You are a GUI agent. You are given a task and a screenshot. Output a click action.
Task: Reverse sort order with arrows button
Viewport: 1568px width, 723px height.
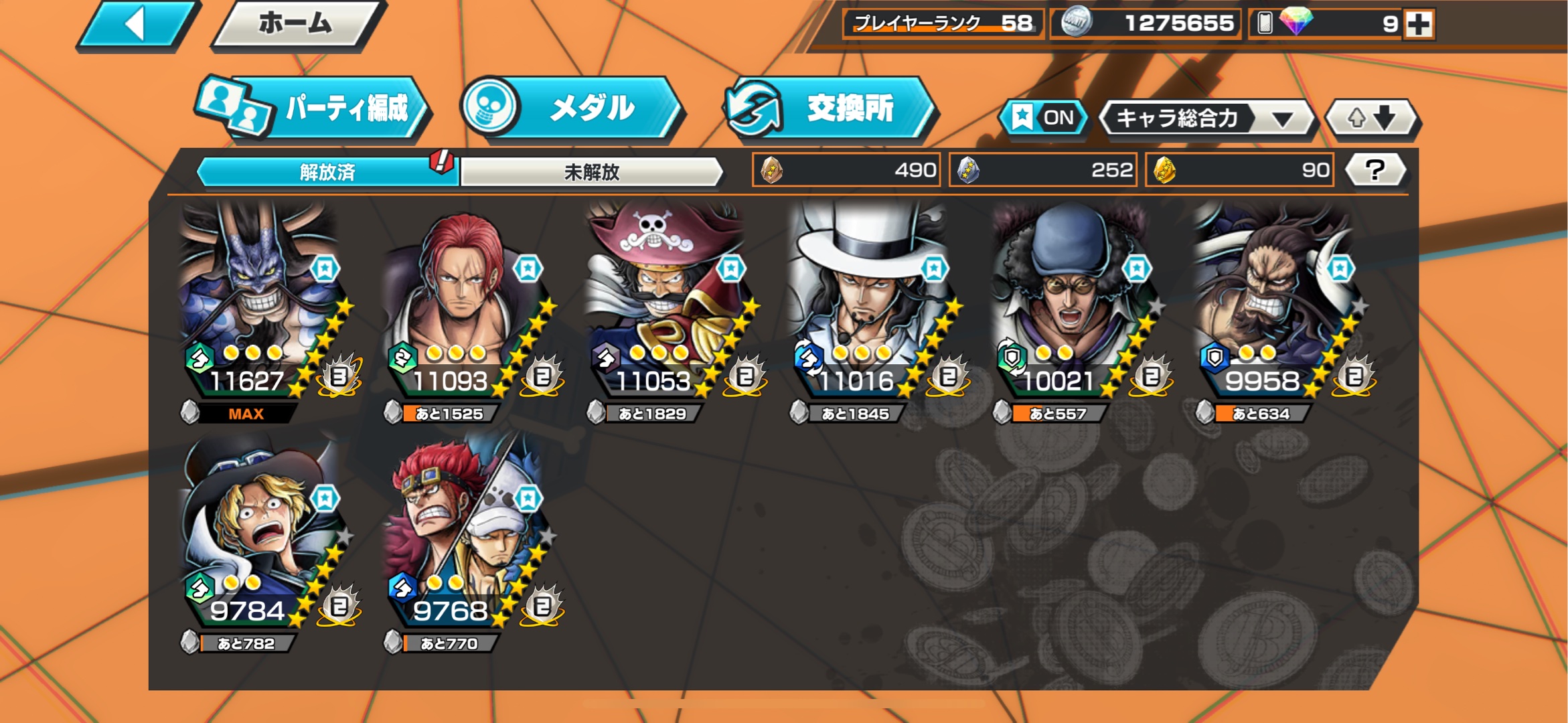coord(1371,119)
